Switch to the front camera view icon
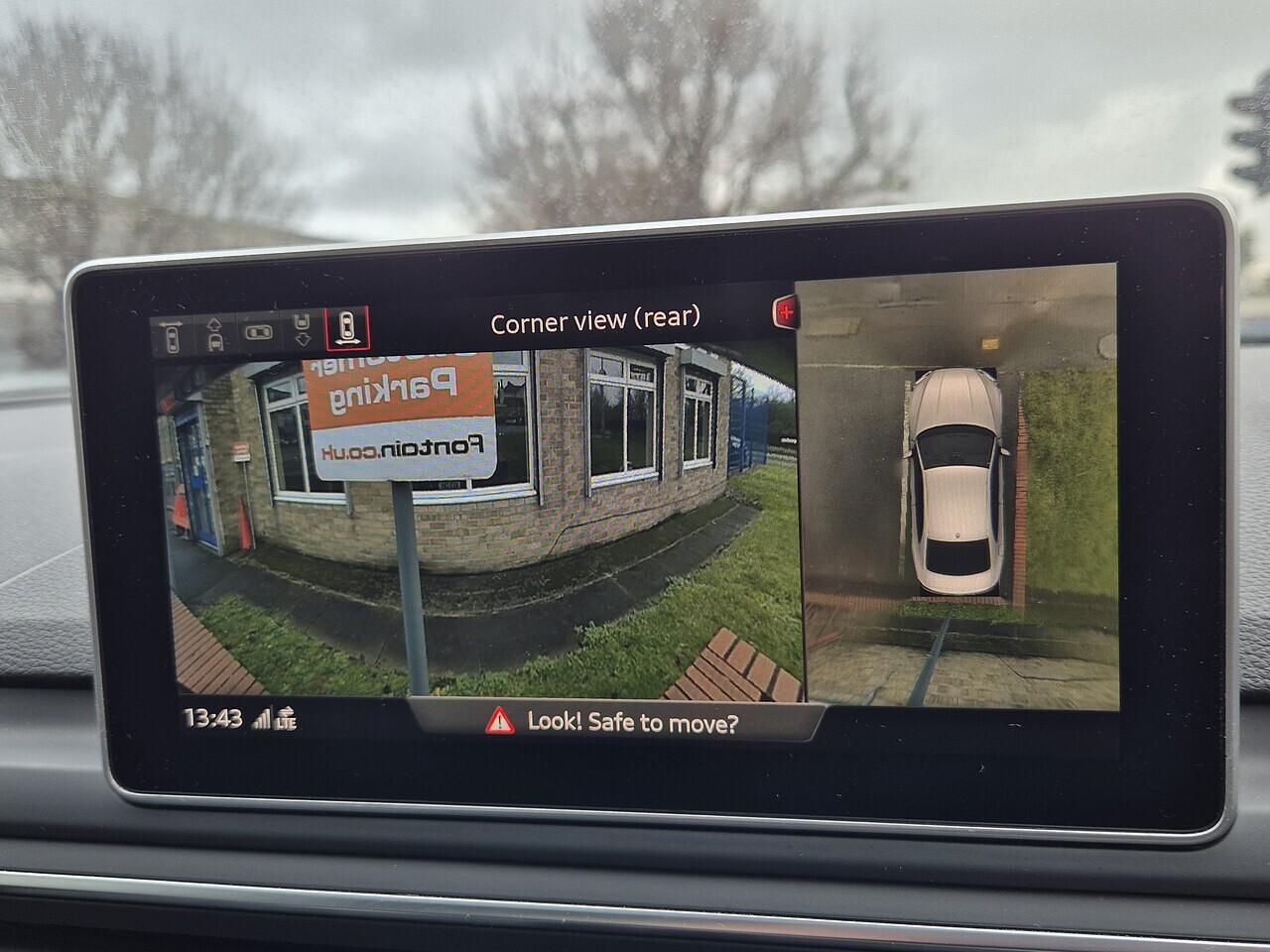This screenshot has height=952, width=1270. coord(214,334)
